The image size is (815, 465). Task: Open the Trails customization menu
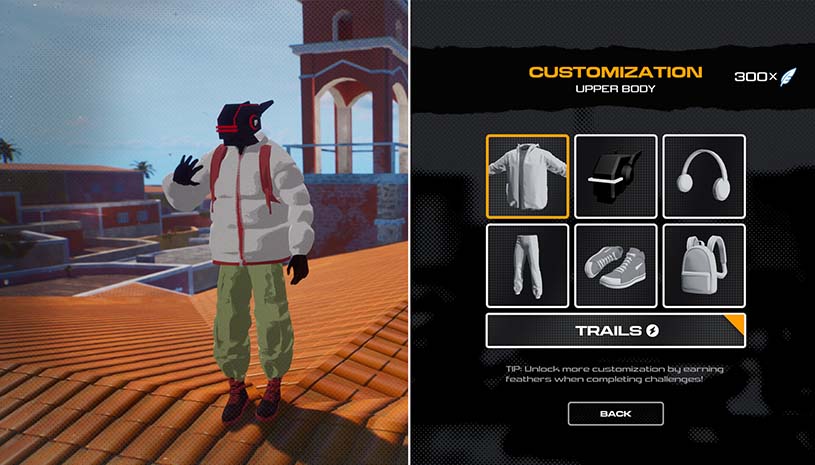615,330
